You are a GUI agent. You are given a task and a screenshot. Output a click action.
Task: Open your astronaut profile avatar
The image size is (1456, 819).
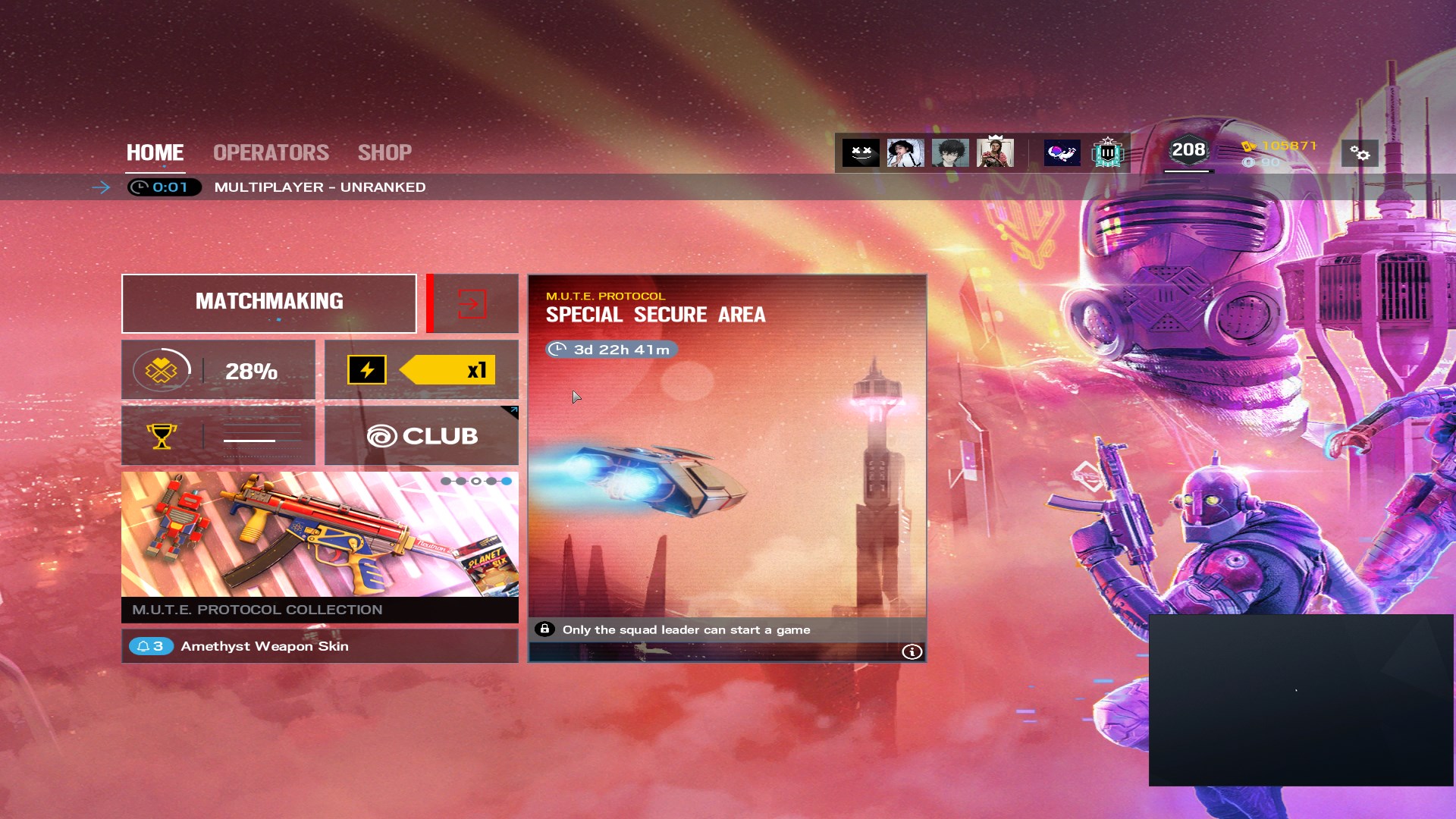tap(1062, 153)
